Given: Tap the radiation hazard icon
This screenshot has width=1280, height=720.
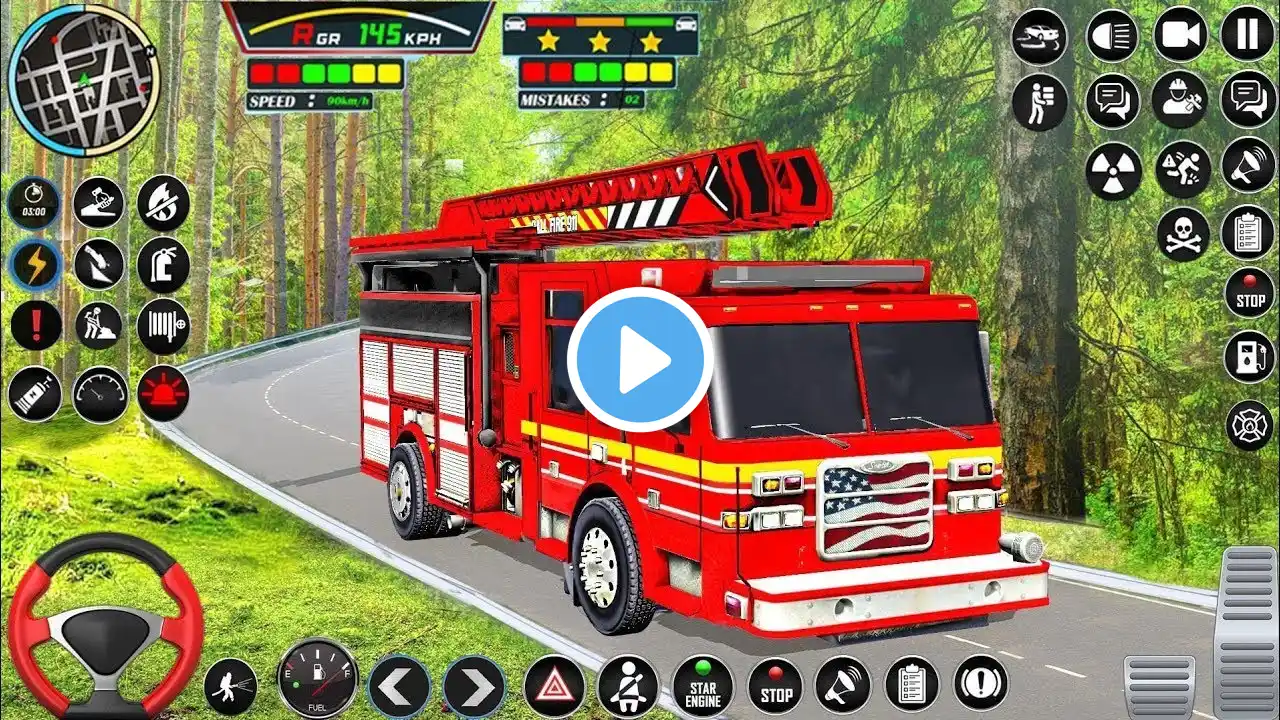Looking at the screenshot, I should pyautogui.click(x=1112, y=168).
